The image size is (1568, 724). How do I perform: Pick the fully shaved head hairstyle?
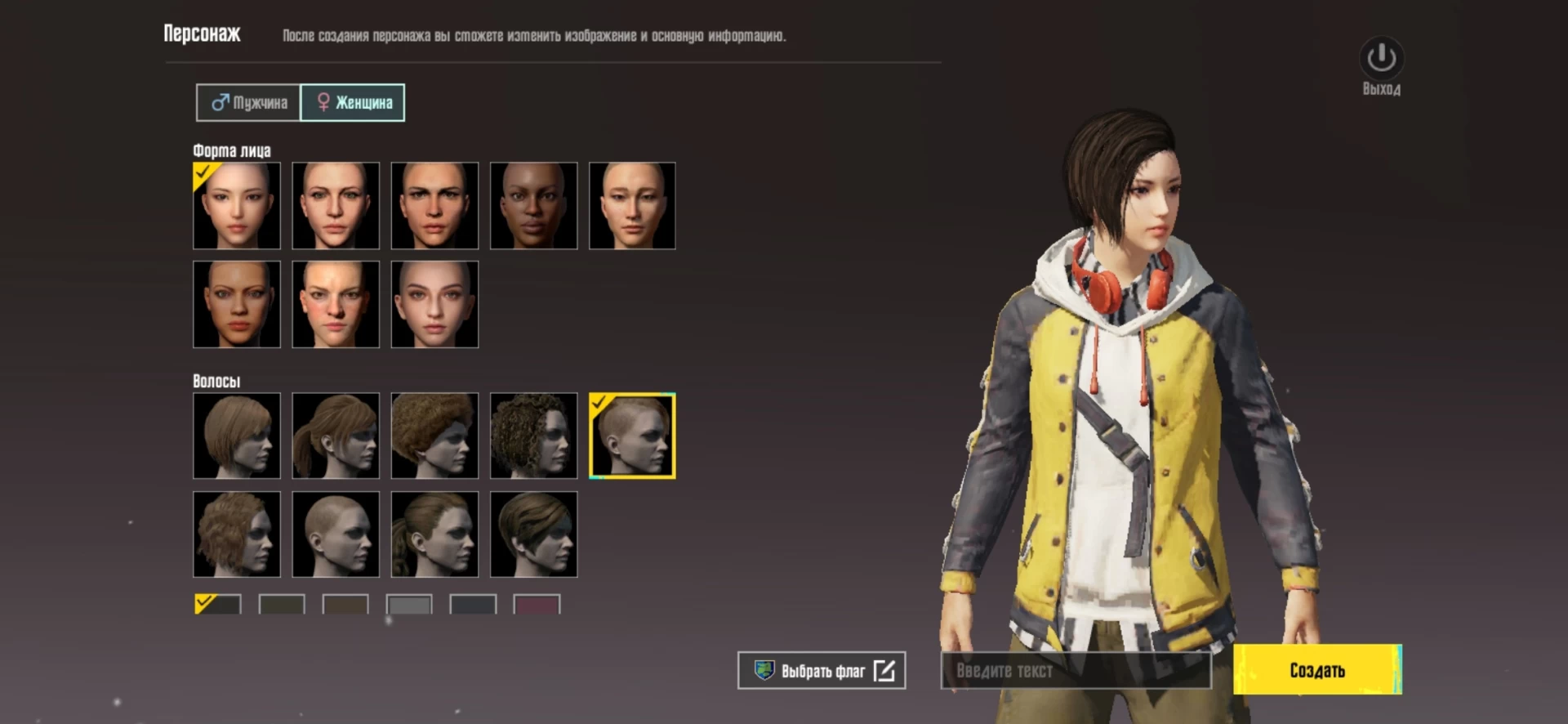pyautogui.click(x=336, y=534)
